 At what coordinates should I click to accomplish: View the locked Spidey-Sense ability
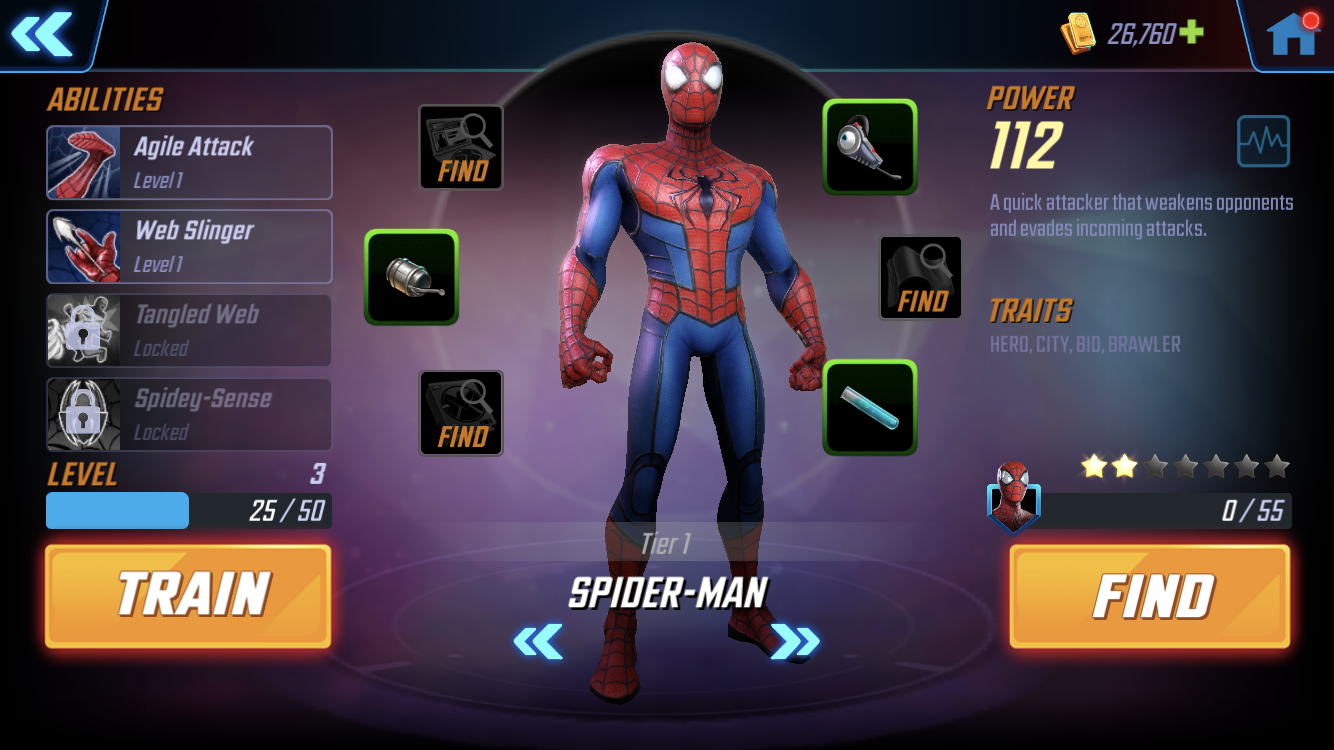point(189,414)
